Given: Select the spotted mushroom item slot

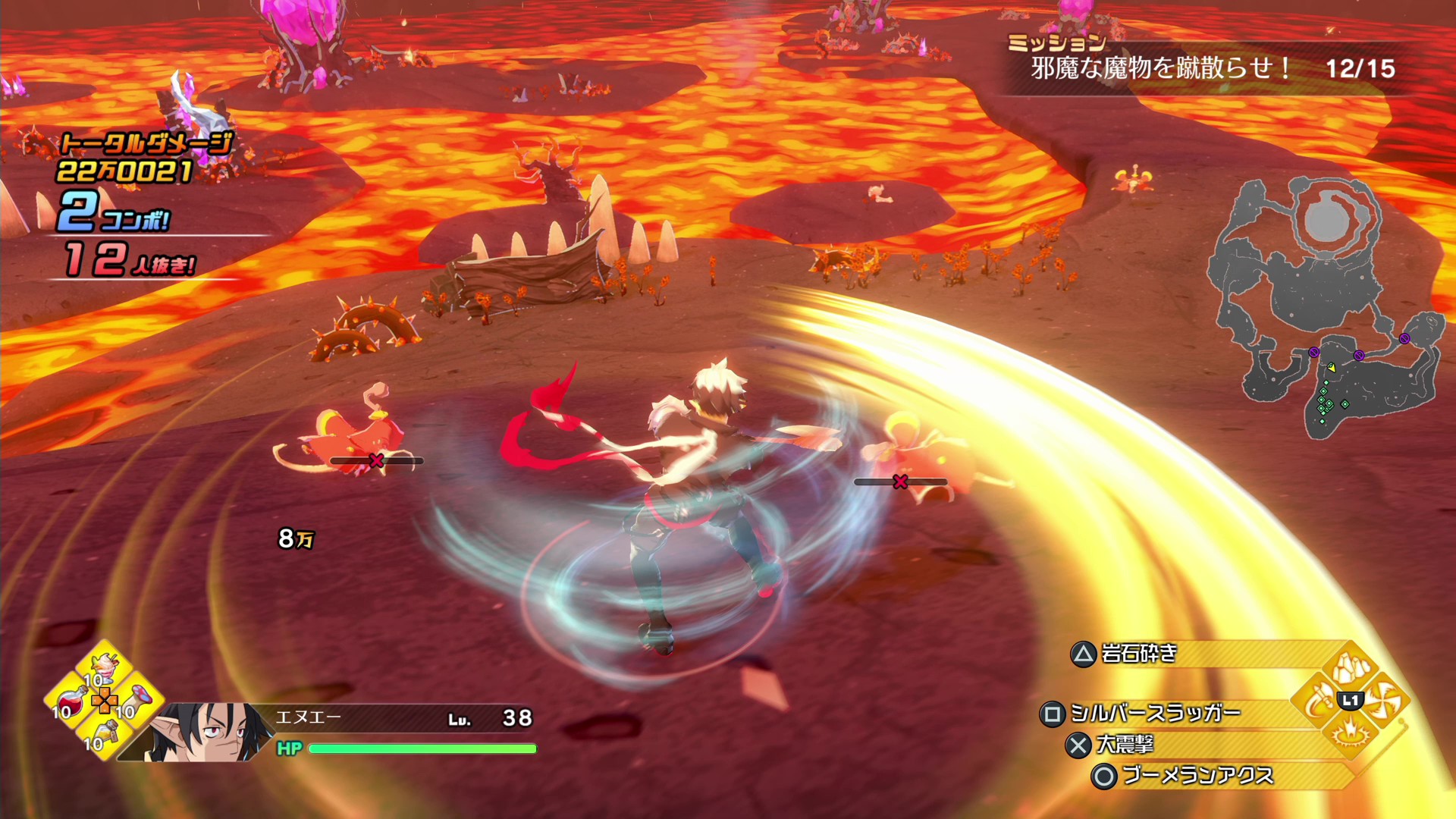Looking at the screenshot, I should click(140, 698).
